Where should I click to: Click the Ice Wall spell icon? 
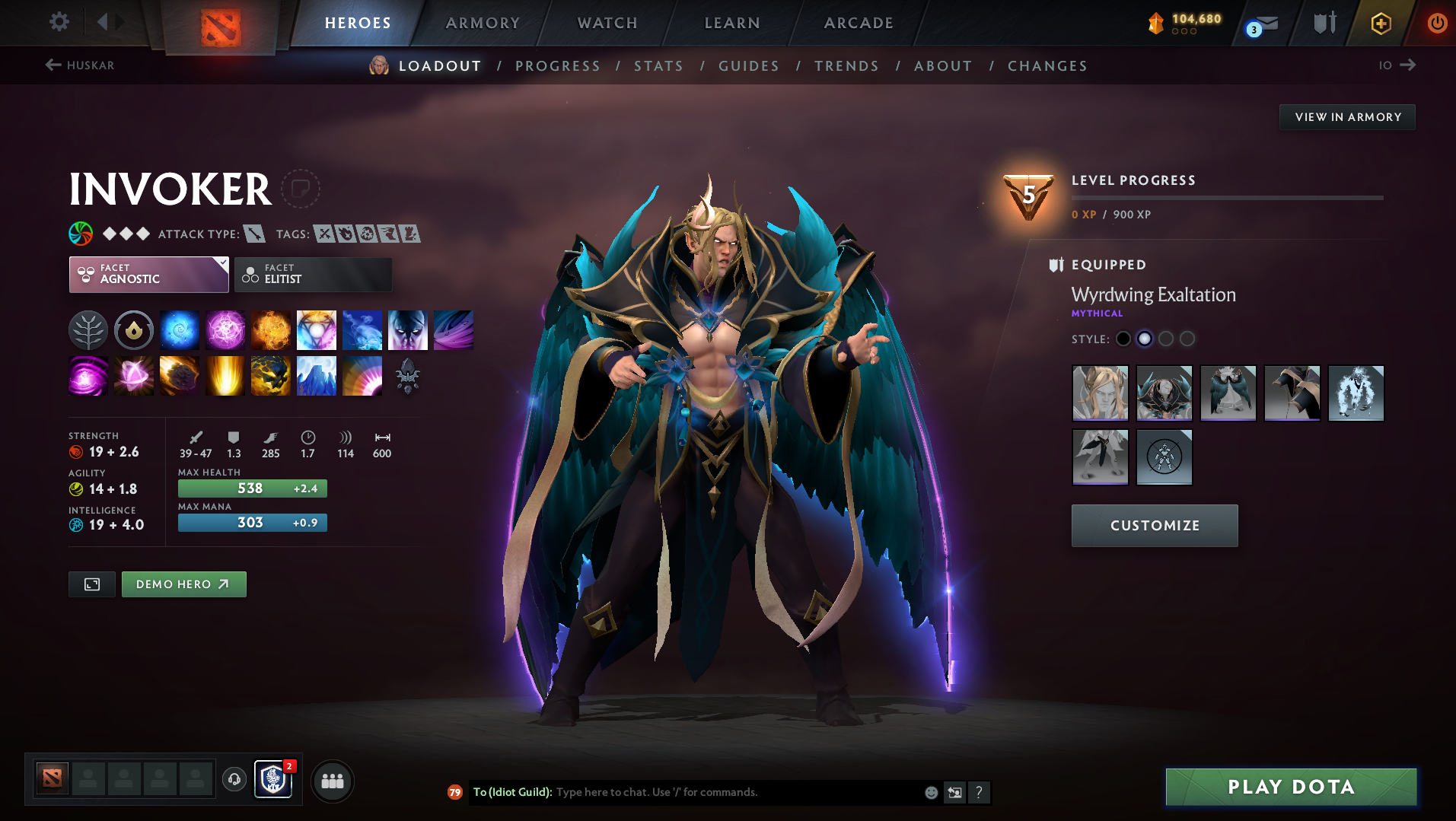317,376
